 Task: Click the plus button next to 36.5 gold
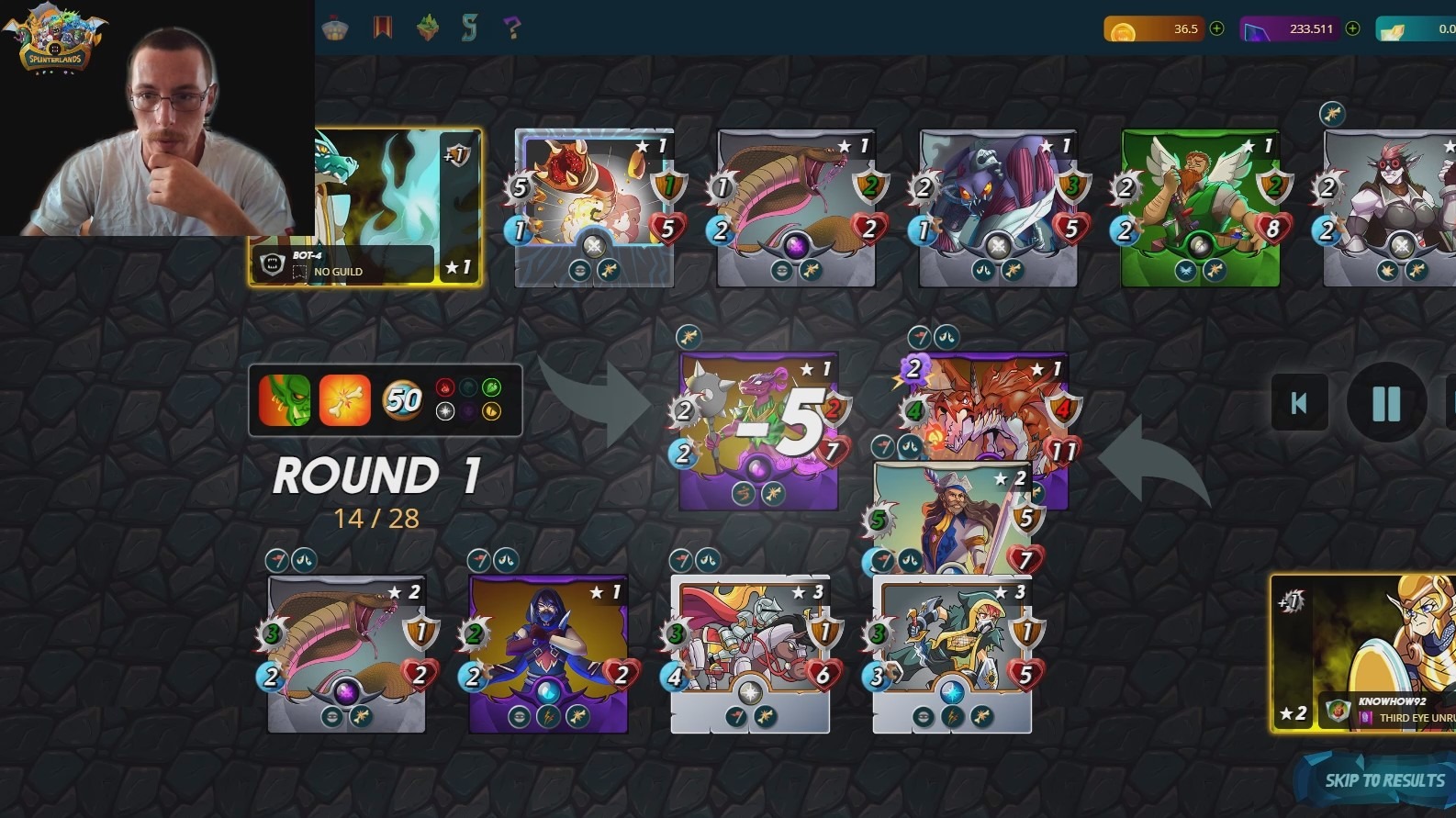point(1217,28)
